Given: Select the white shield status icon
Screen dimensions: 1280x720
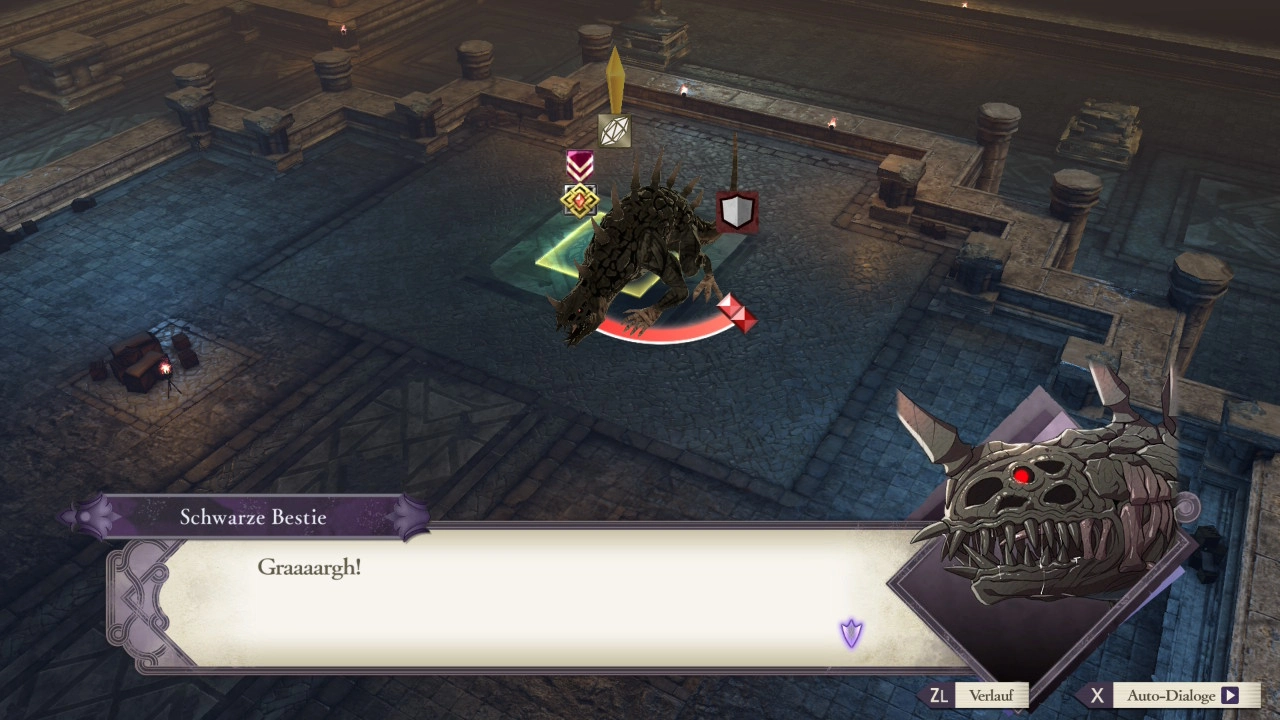Looking at the screenshot, I should 737,212.
